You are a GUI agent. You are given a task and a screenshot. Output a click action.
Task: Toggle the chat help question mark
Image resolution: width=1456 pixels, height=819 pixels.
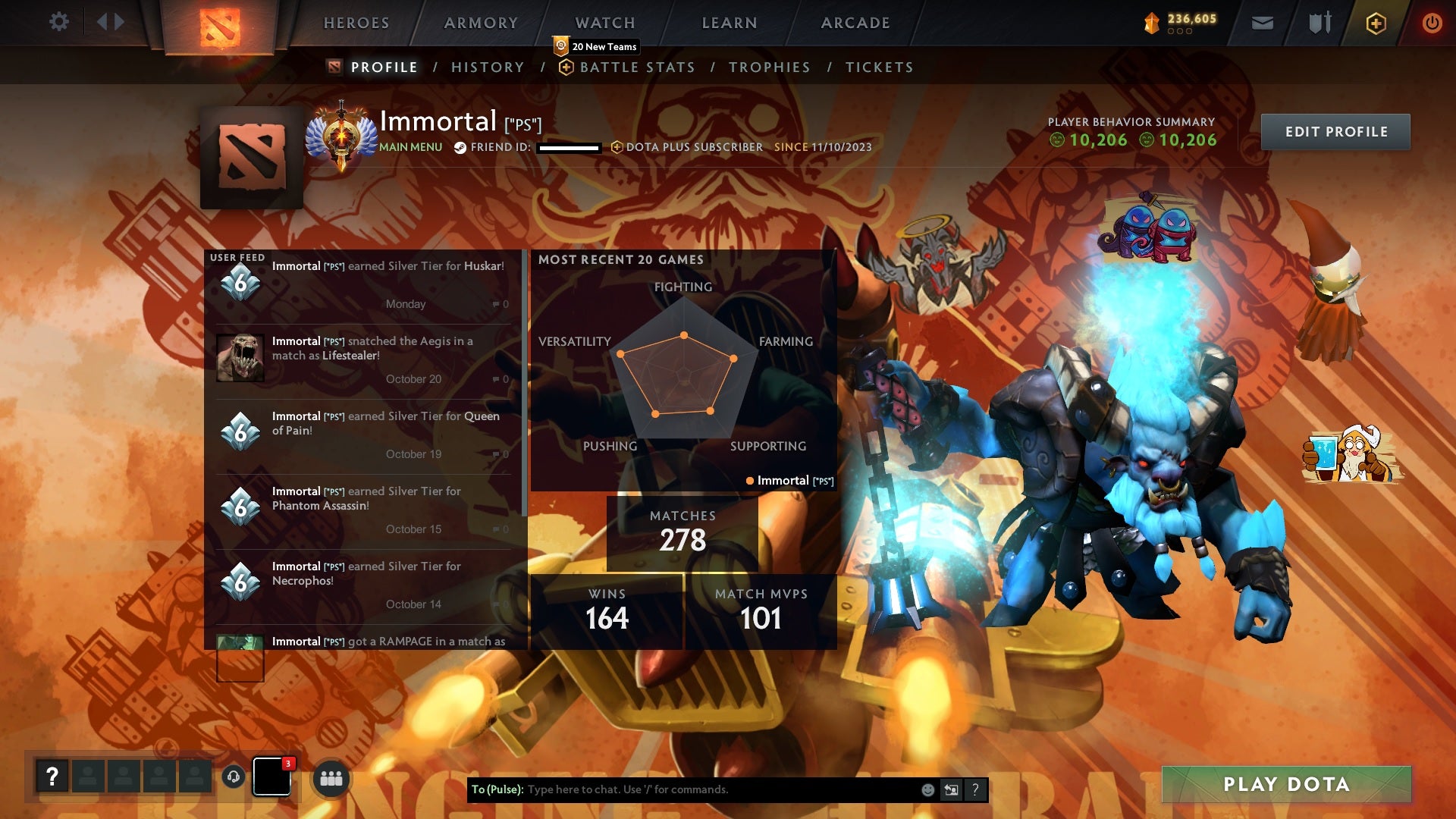(x=975, y=789)
